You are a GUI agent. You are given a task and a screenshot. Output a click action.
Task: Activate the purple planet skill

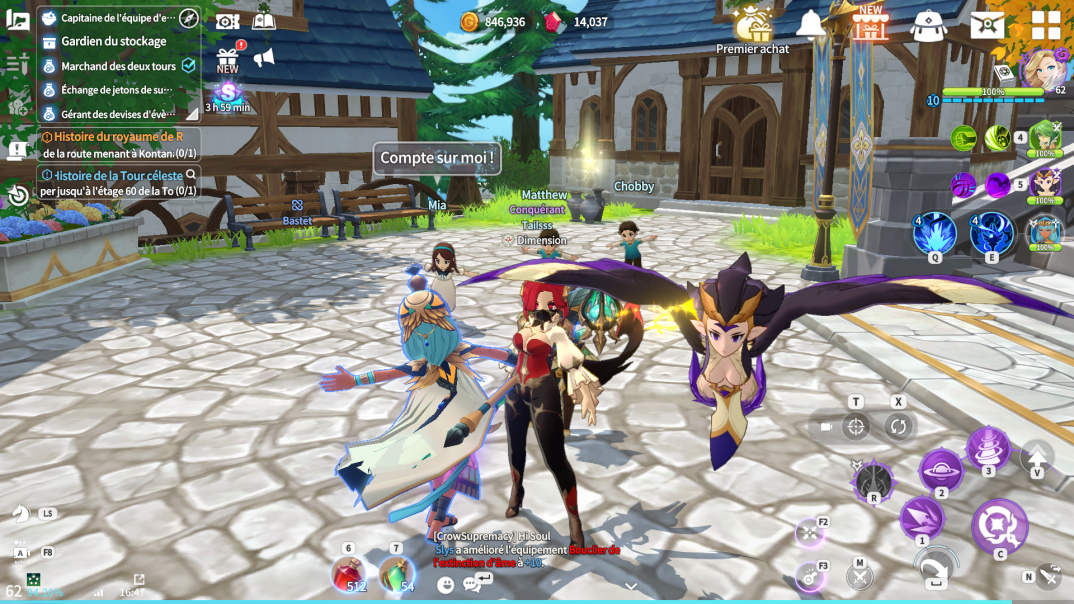[x=940, y=469]
